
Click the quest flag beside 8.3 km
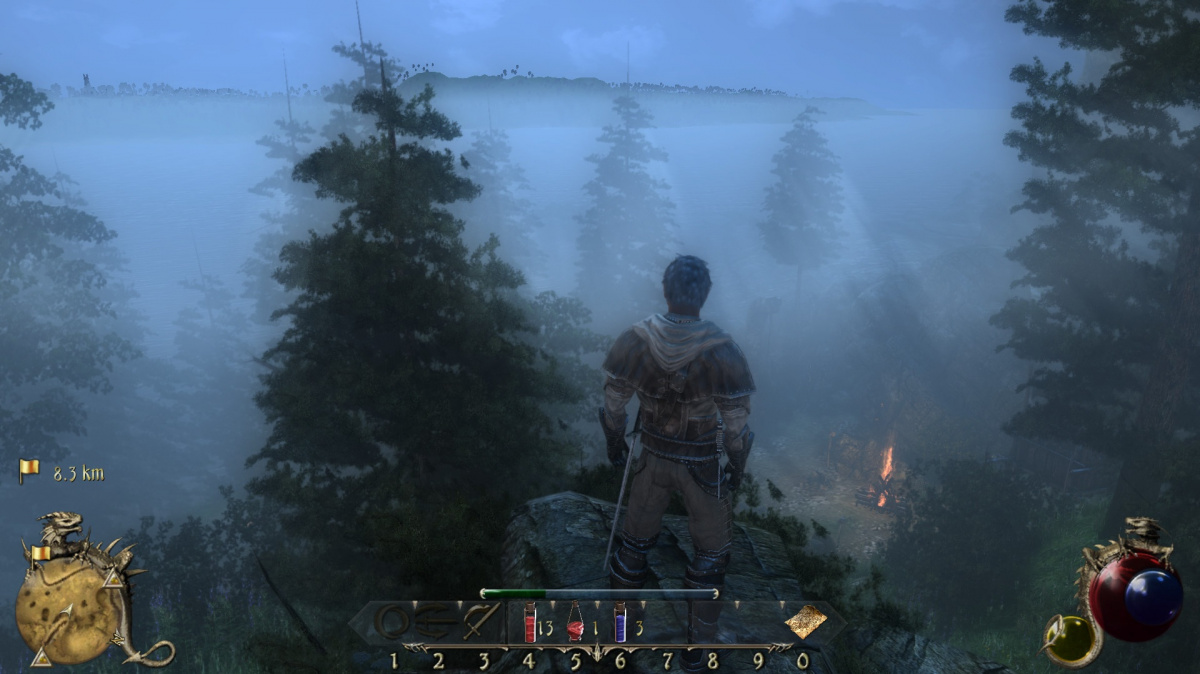29,471
